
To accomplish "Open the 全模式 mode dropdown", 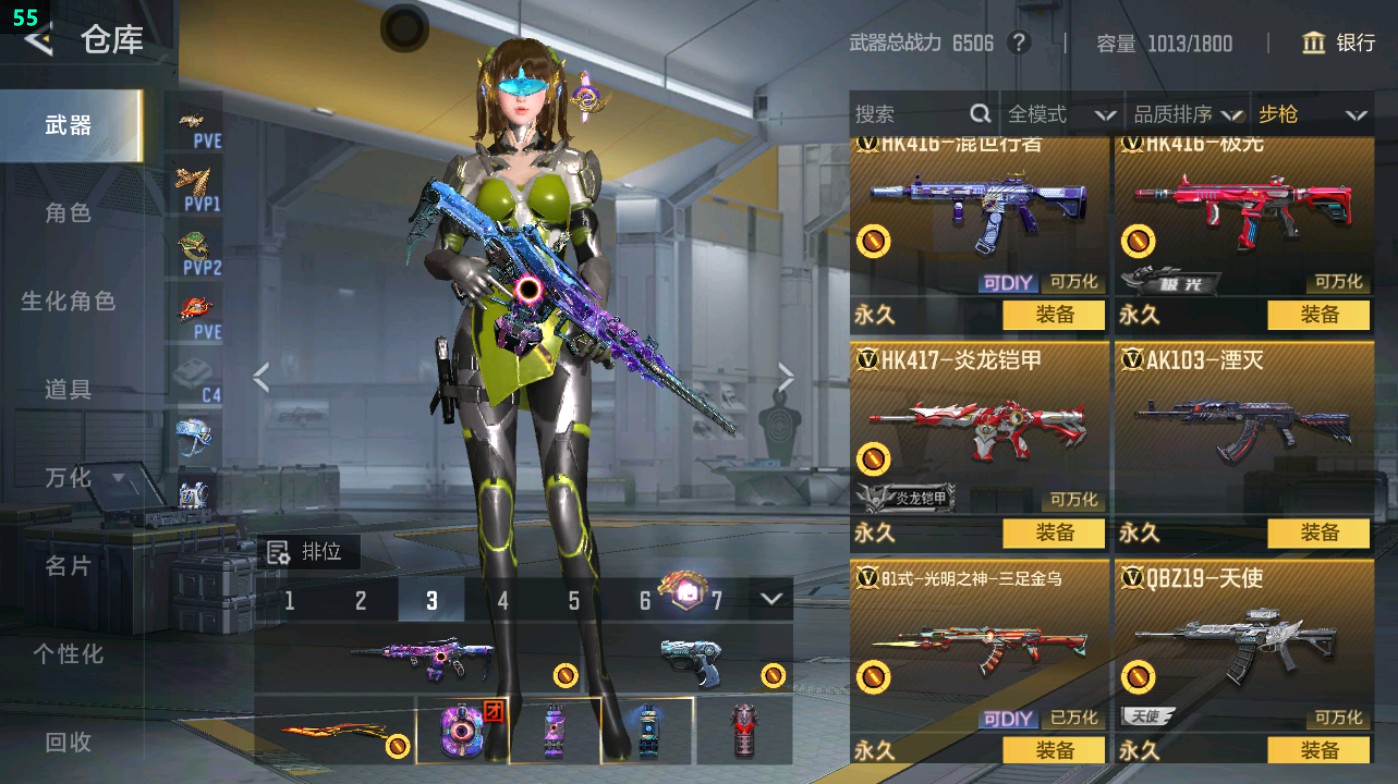I will 1060,115.
